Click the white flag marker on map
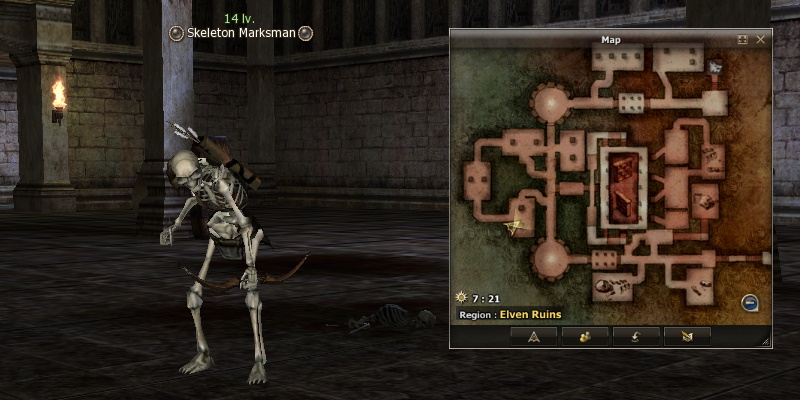800x400 pixels. click(x=715, y=67)
